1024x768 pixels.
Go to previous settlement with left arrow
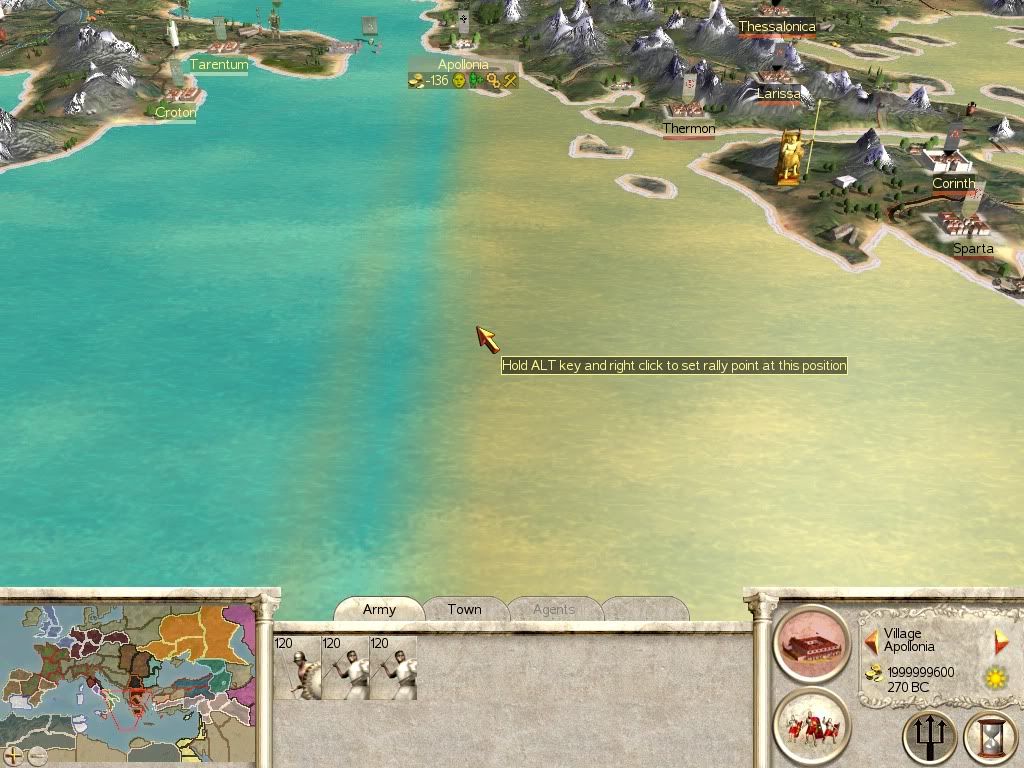click(872, 640)
